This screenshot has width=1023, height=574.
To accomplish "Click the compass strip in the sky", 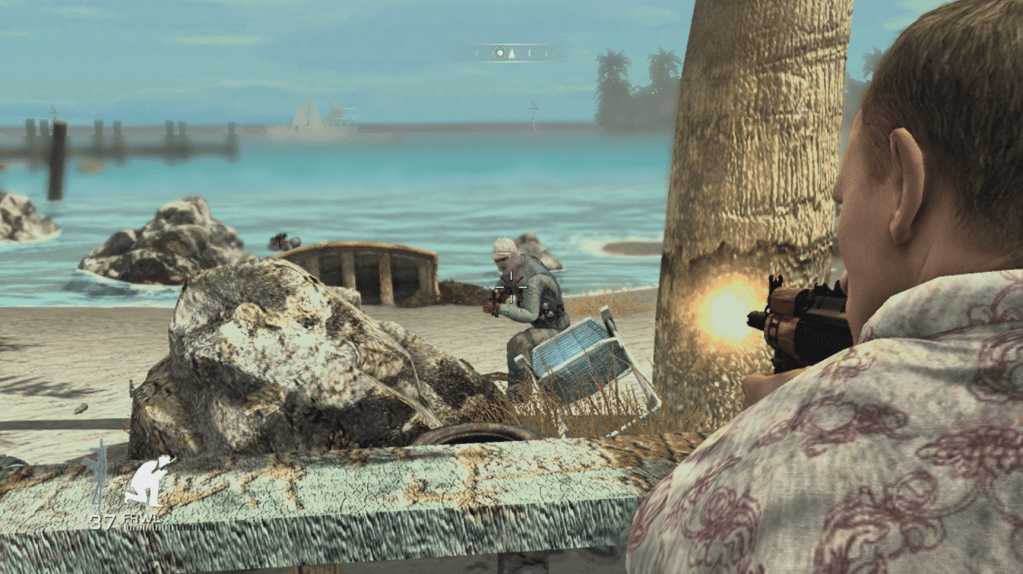I will pyautogui.click(x=518, y=52).
